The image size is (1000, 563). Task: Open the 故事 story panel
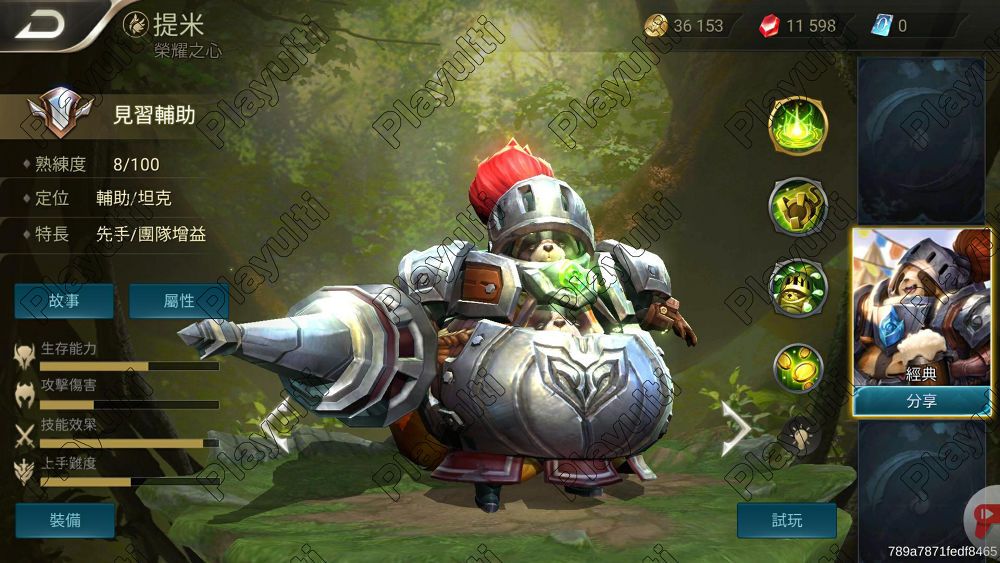[x=64, y=301]
